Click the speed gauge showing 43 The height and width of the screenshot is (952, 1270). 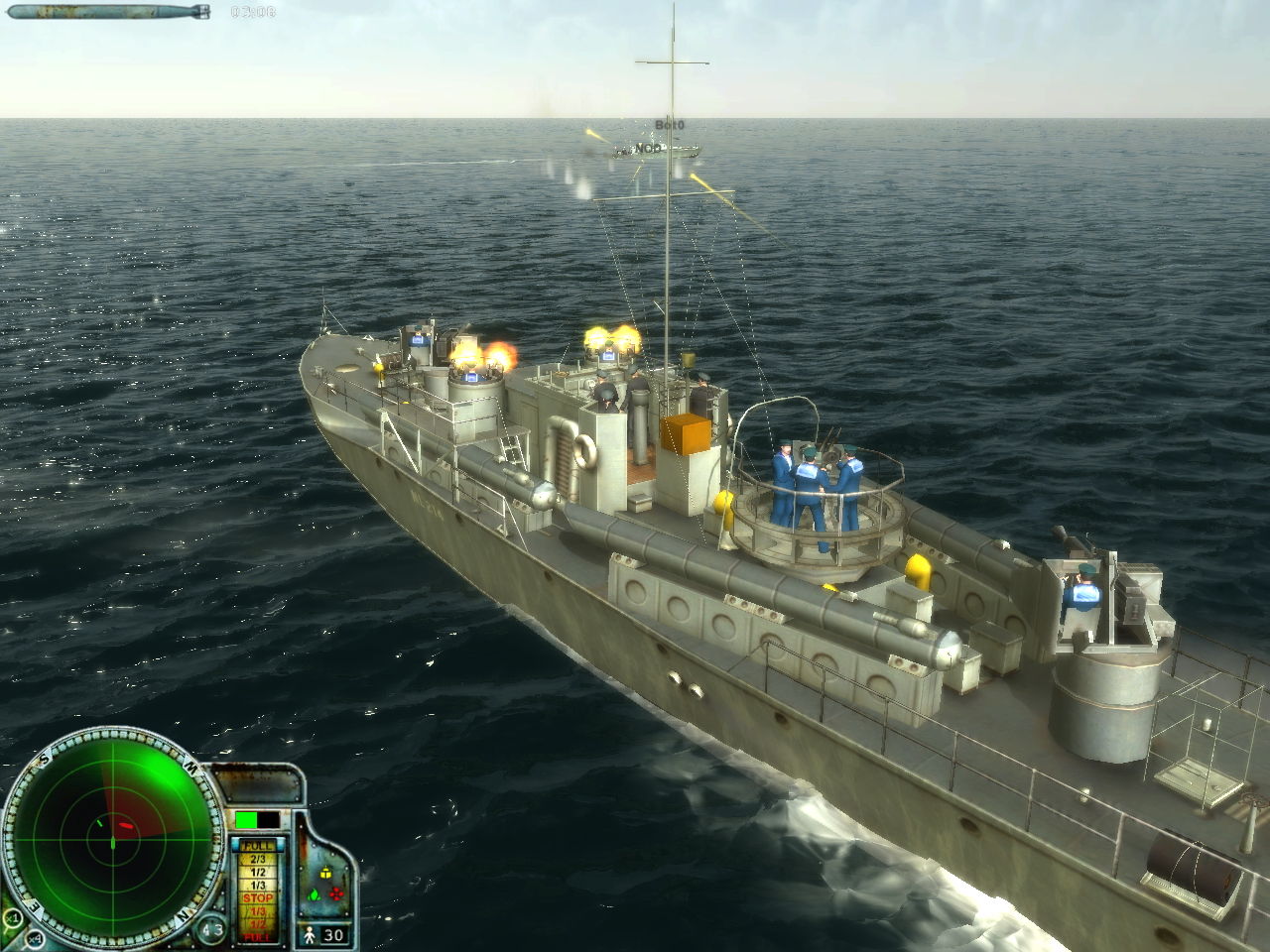tap(211, 928)
